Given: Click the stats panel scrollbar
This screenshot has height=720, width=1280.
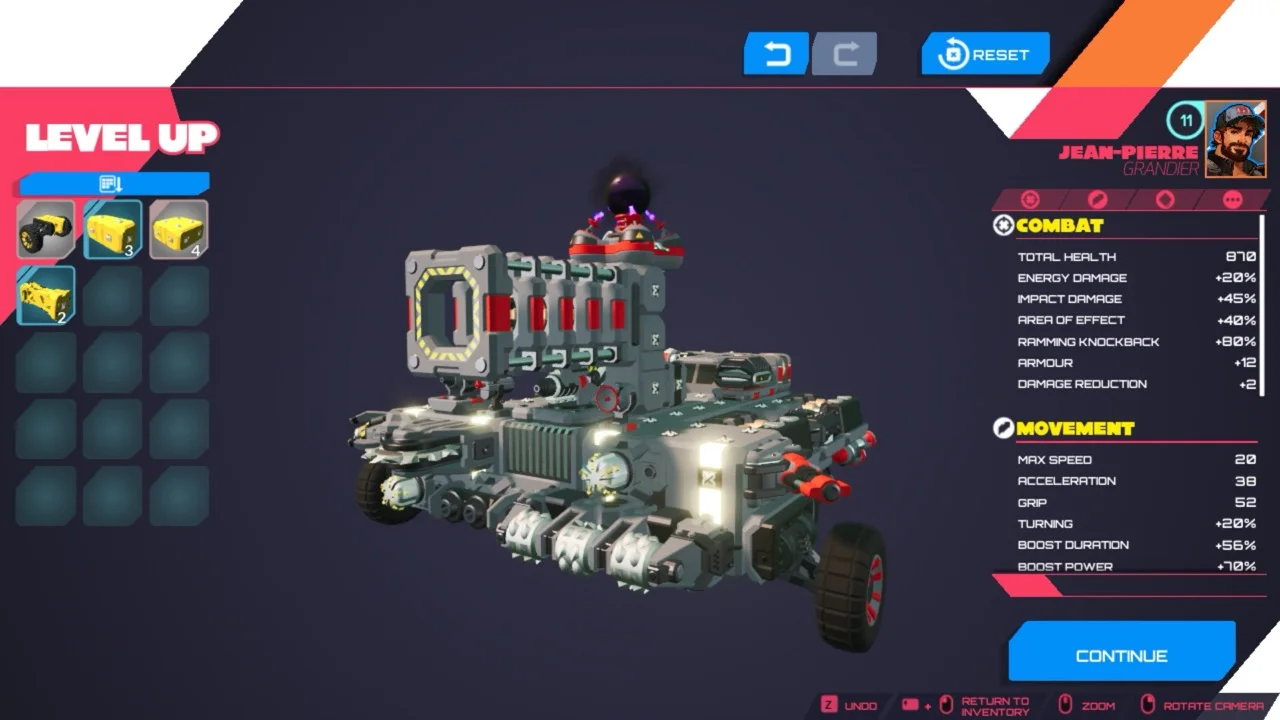Looking at the screenshot, I should pos(1262,300).
